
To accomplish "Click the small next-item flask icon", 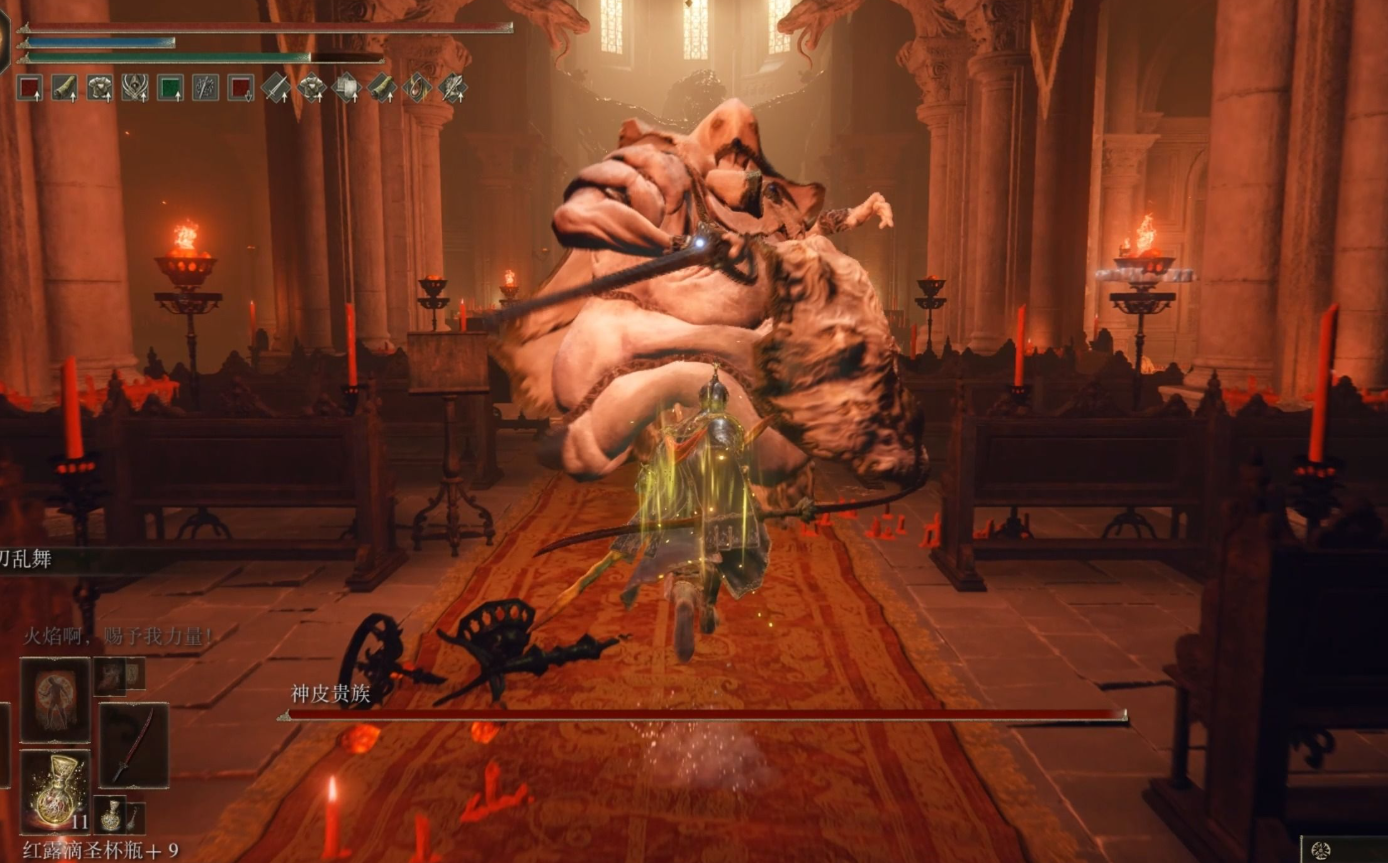I will [110, 815].
